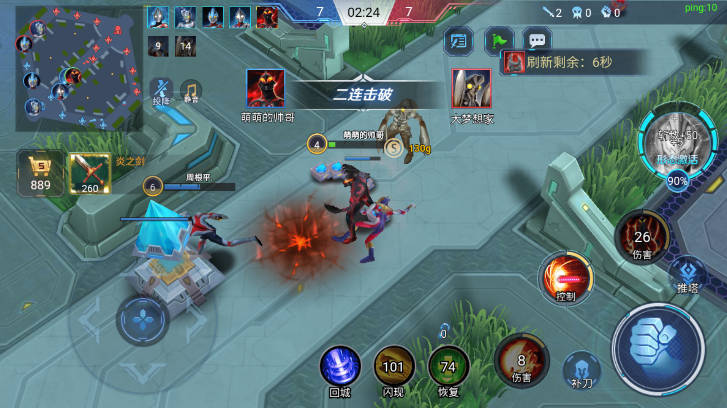Select the 恢复 heal spell
The width and height of the screenshot is (727, 408).
448,367
